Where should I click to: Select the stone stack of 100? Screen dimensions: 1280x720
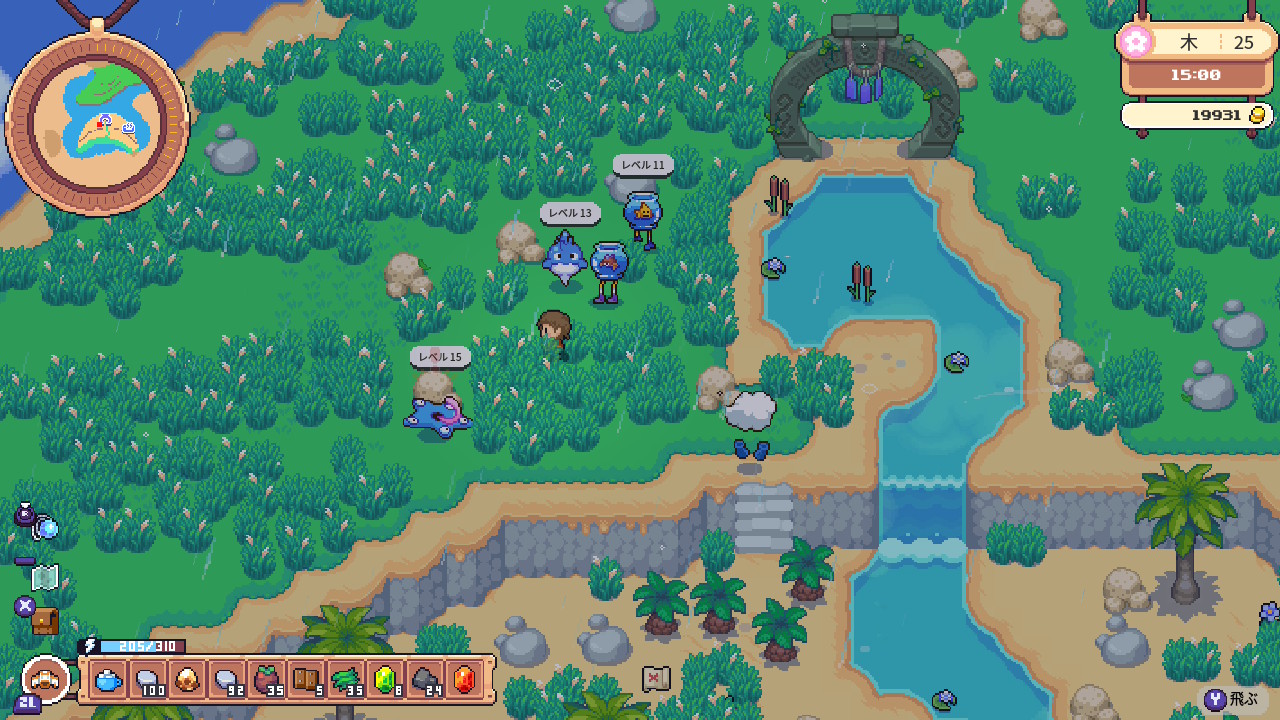[x=148, y=680]
